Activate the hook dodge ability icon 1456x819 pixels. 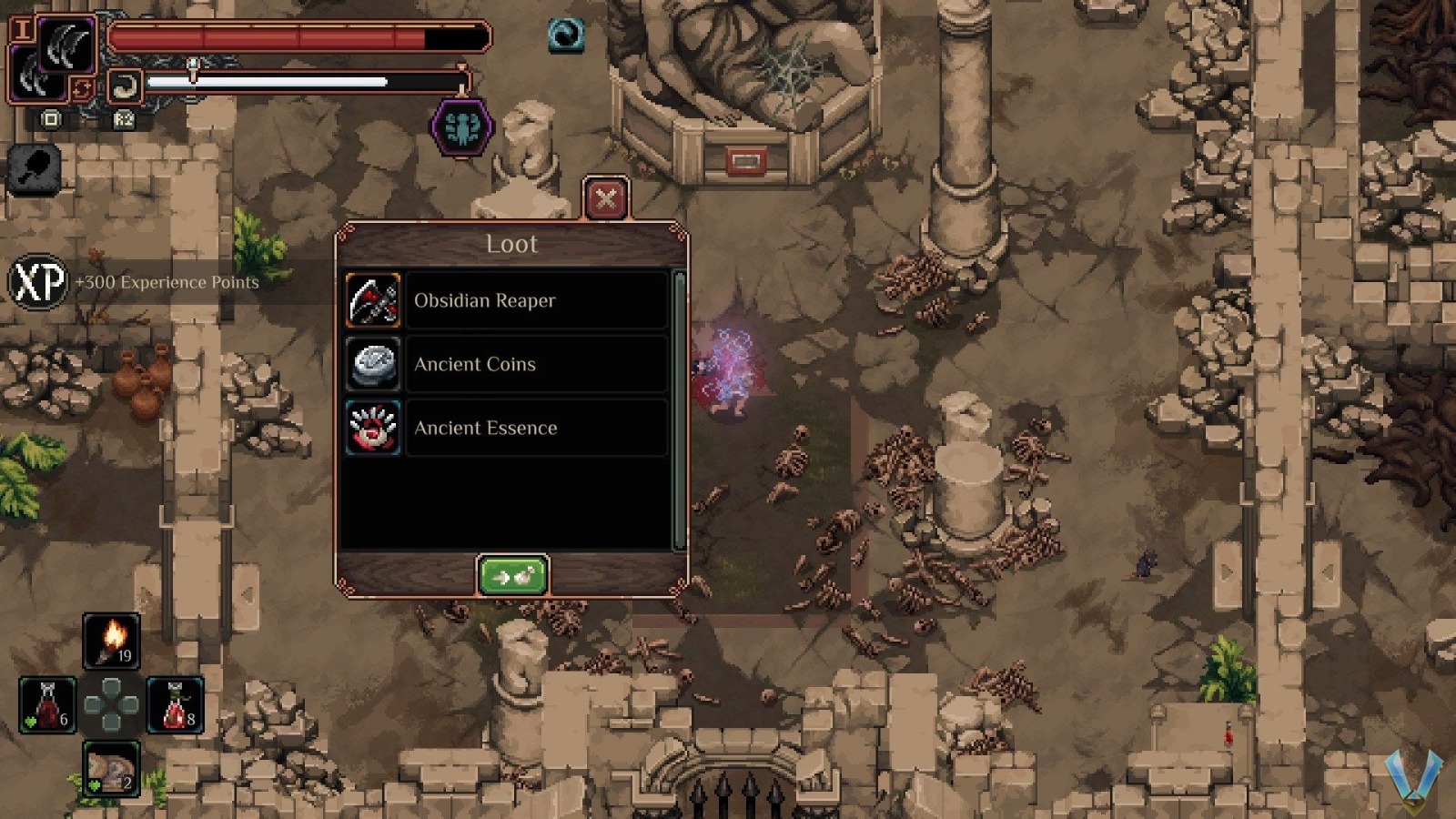(124, 87)
